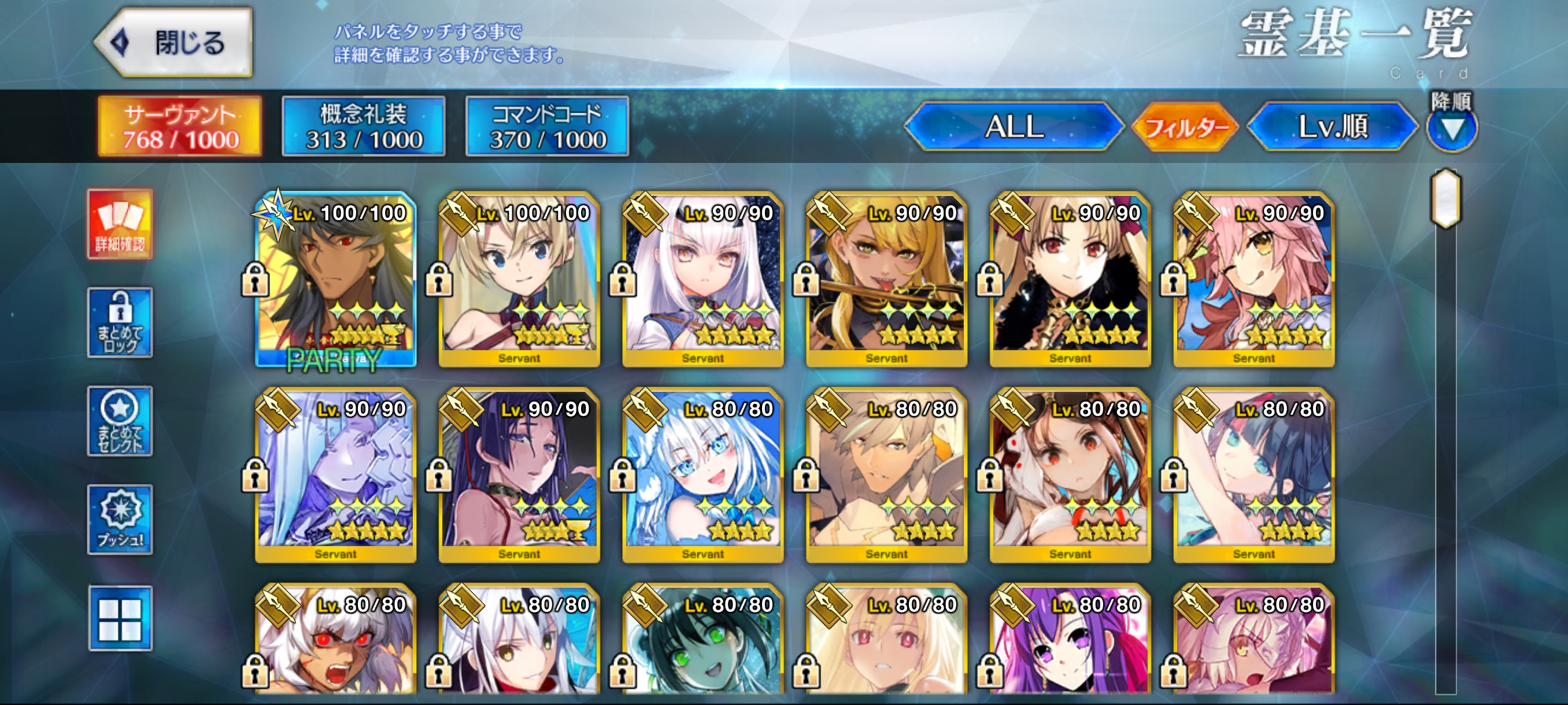Select the Lv.100 dark-skinned servant marked PARTY
Viewport: 1568px width, 705px height.
pyautogui.click(x=336, y=280)
